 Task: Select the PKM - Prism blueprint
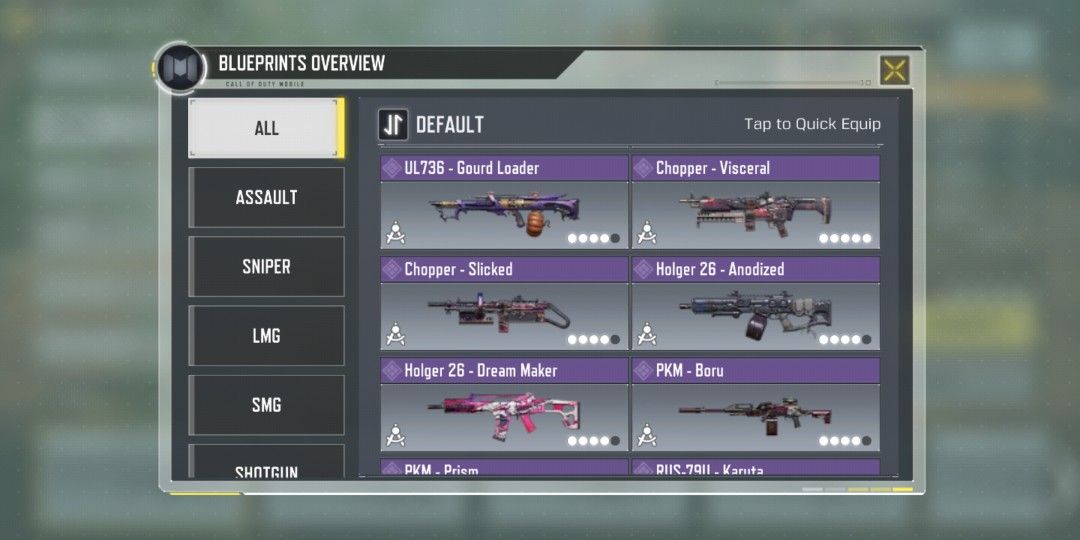[504, 468]
